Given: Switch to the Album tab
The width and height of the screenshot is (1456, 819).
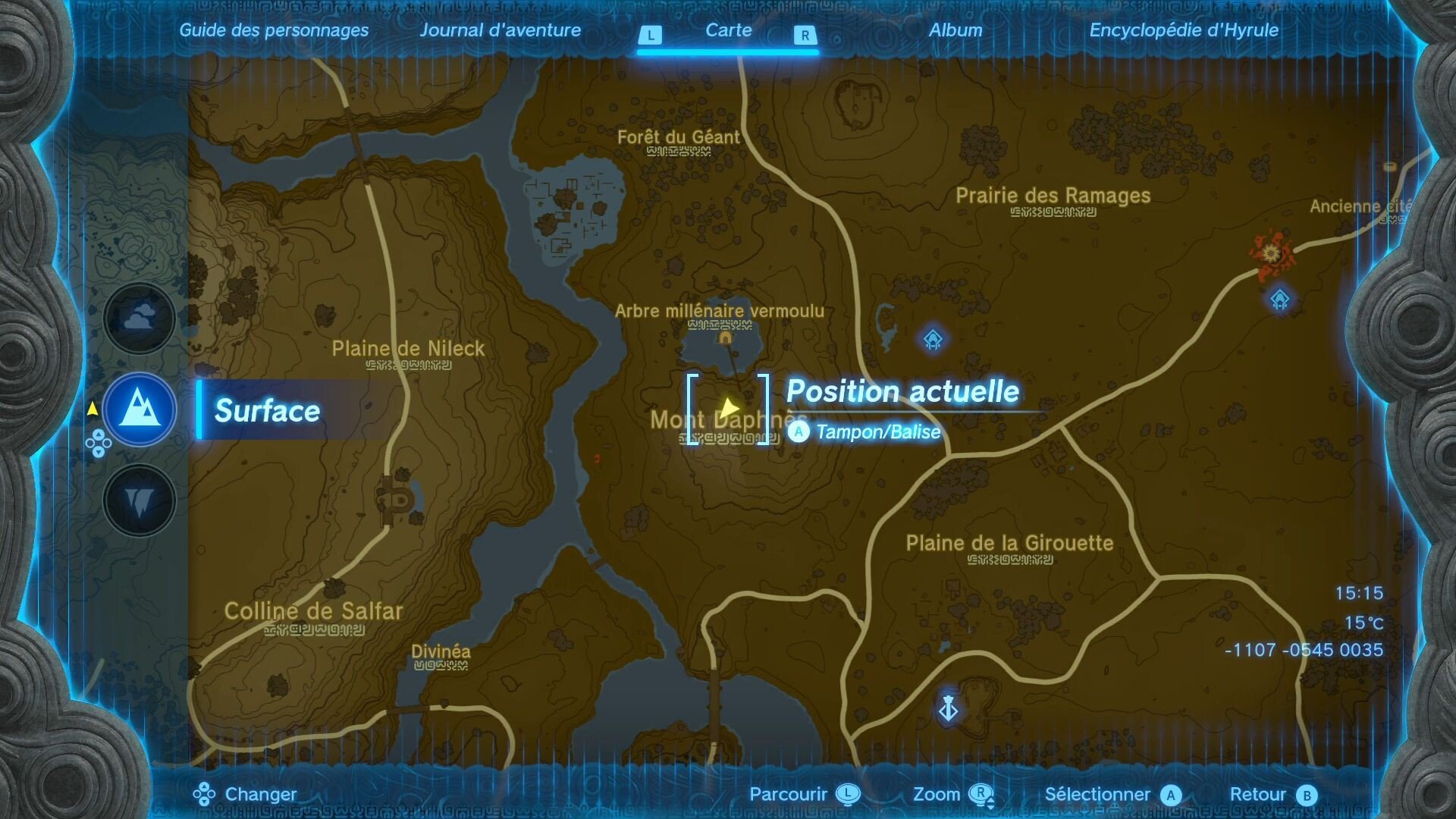Looking at the screenshot, I should [x=954, y=31].
